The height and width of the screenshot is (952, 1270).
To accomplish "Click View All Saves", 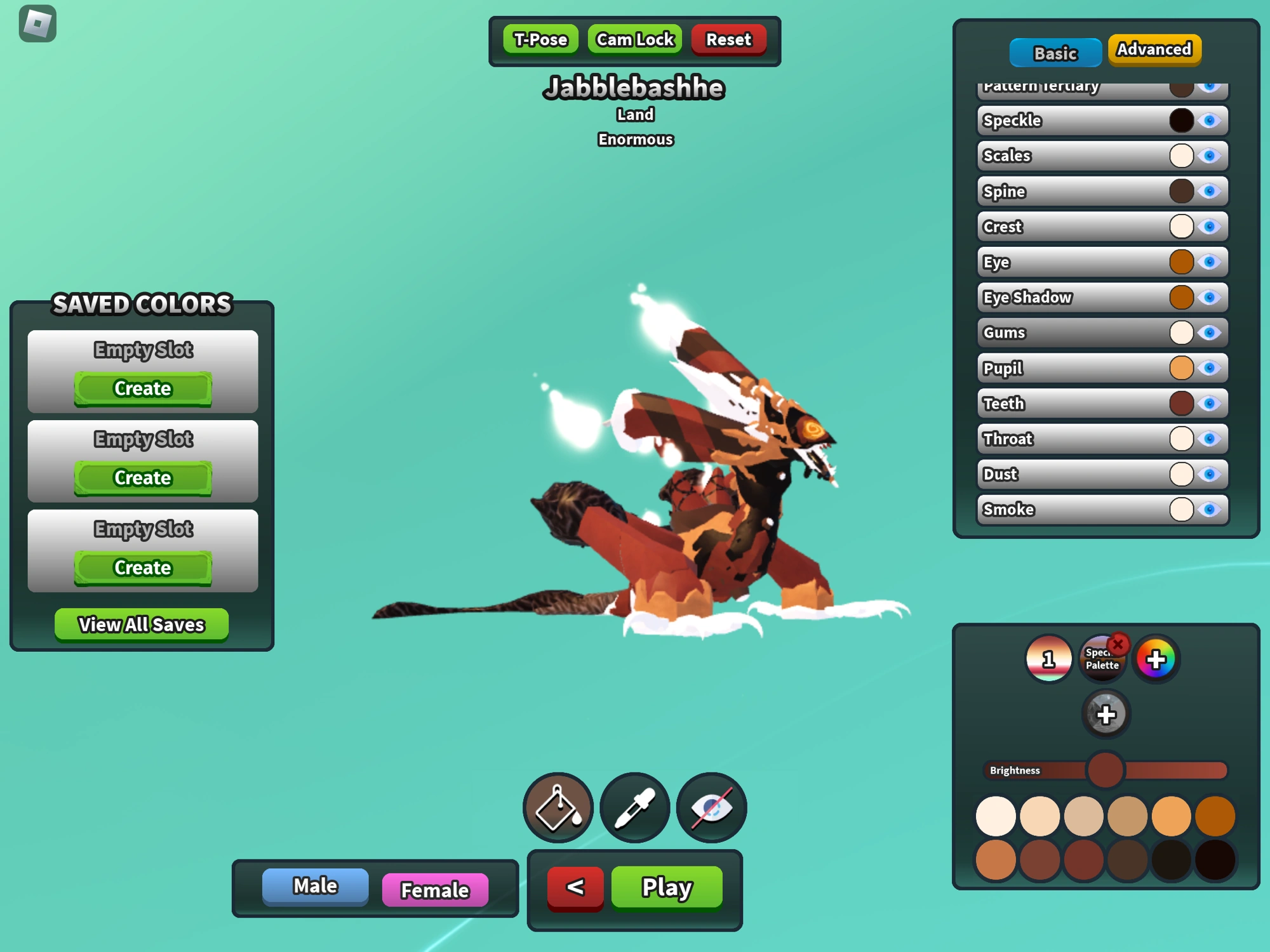I will coord(141,625).
